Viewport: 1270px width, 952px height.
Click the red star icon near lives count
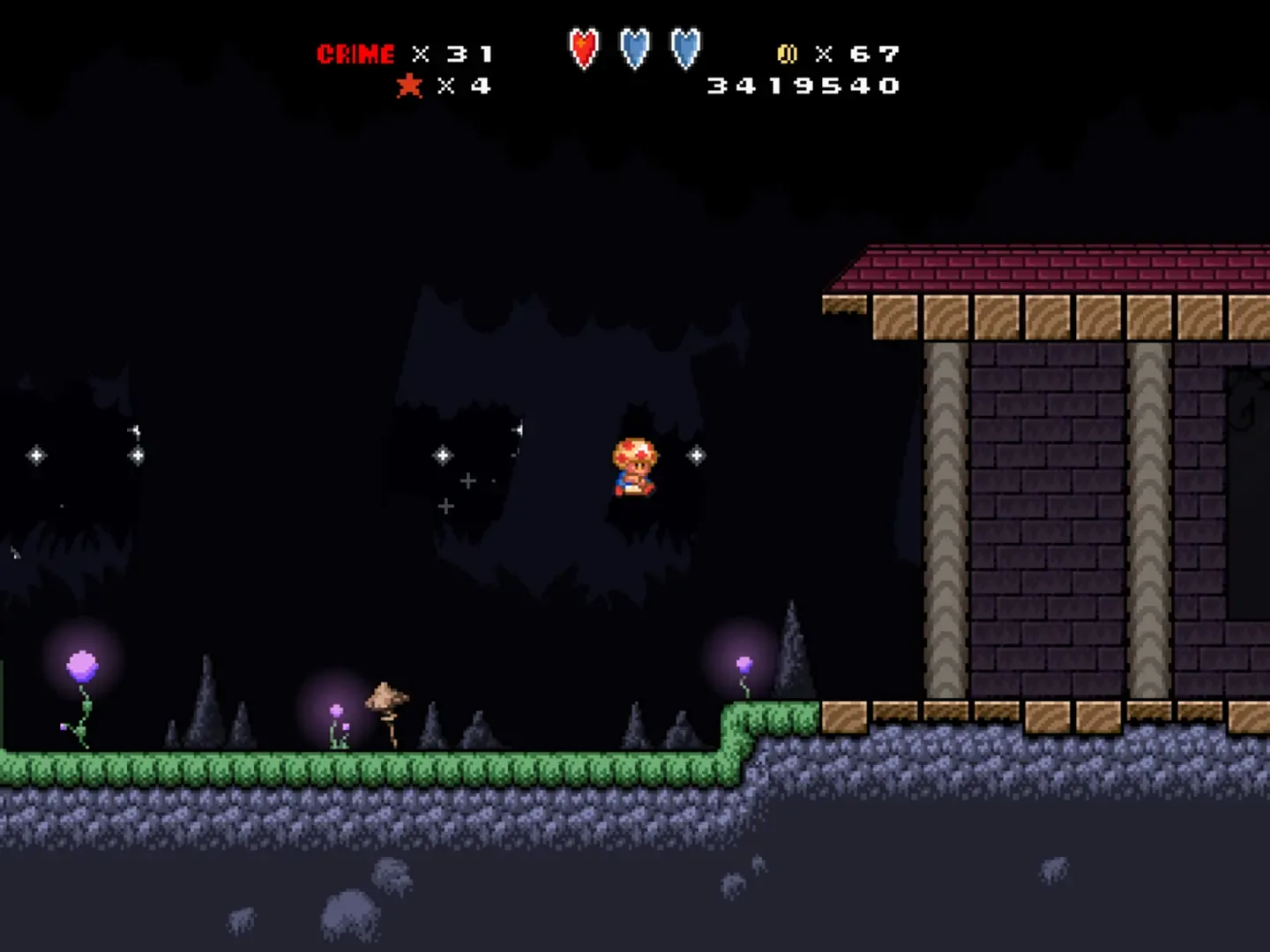pos(408,86)
